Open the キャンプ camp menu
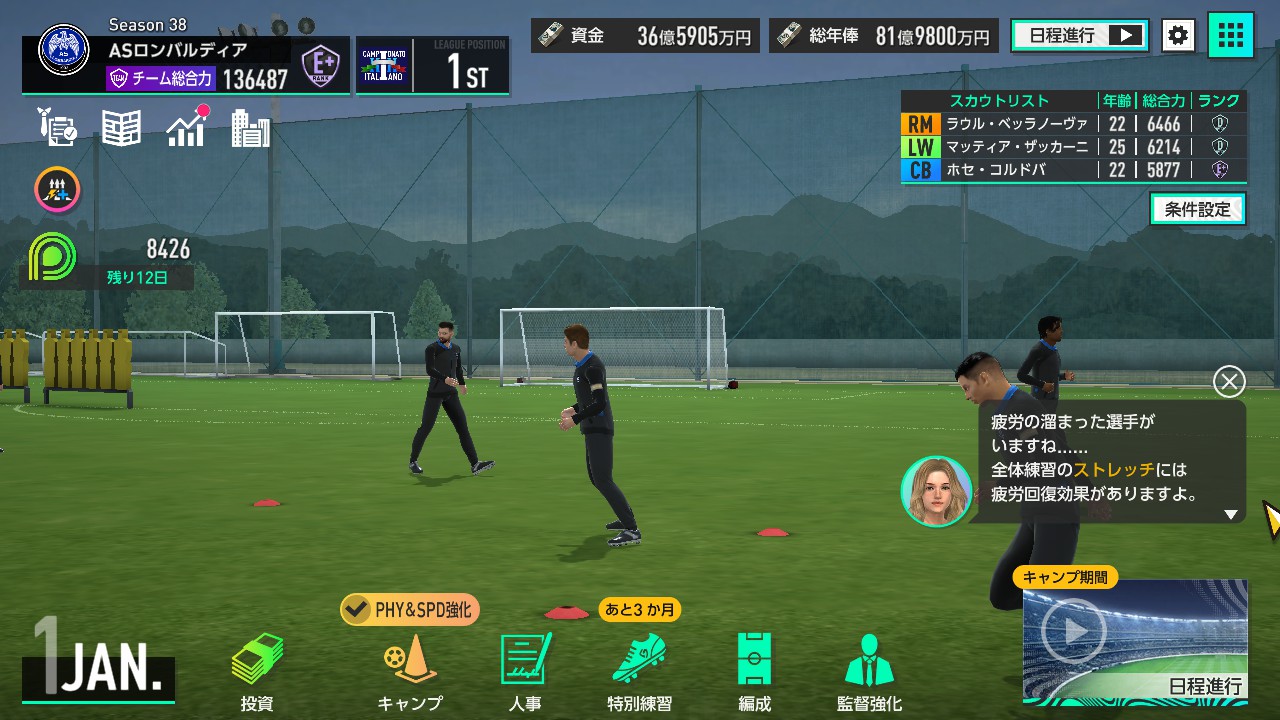This screenshot has height=720, width=1280. coord(410,671)
